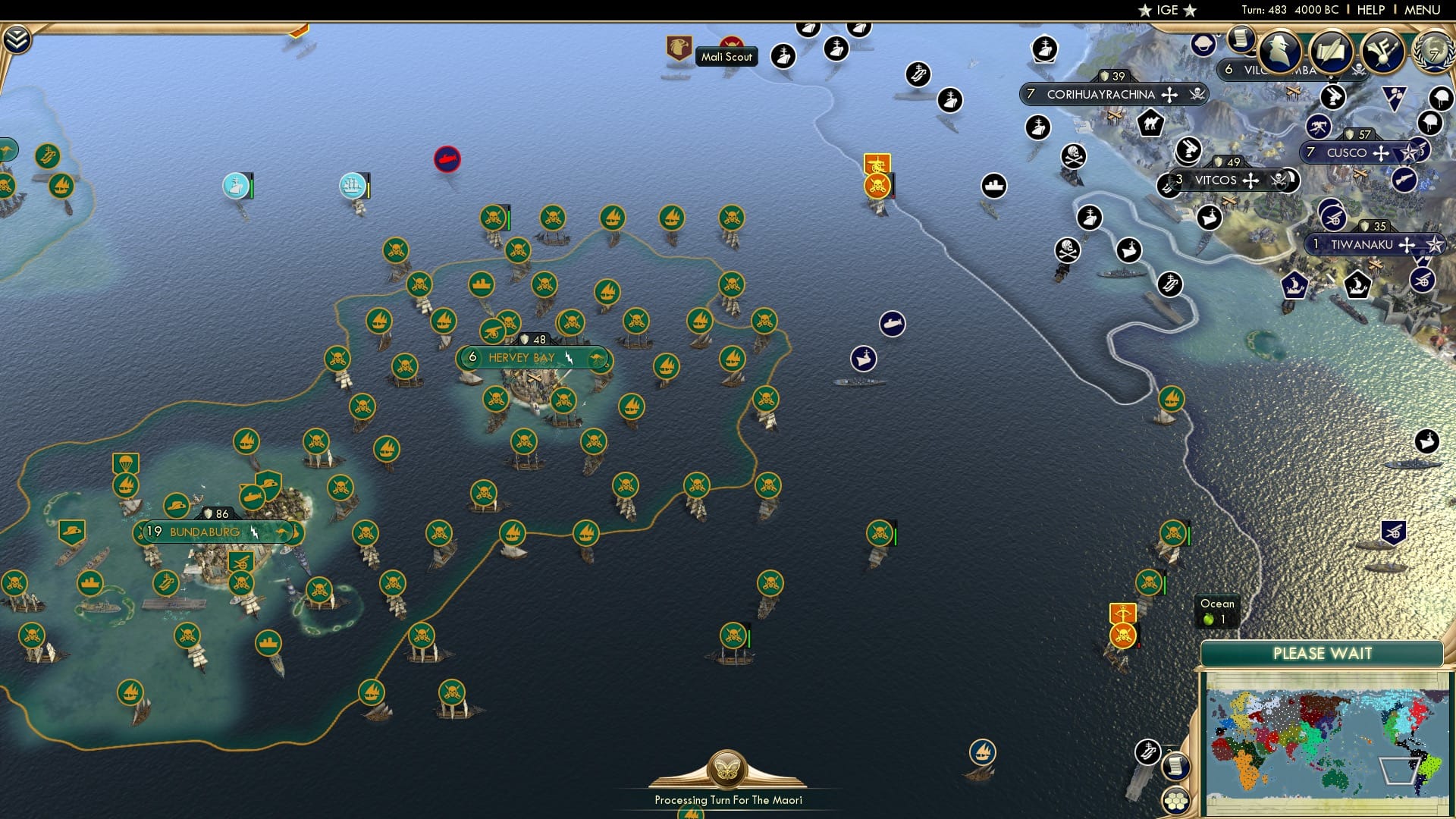Select the red submarine unit in open ocean
The image size is (1456, 819).
tap(448, 159)
